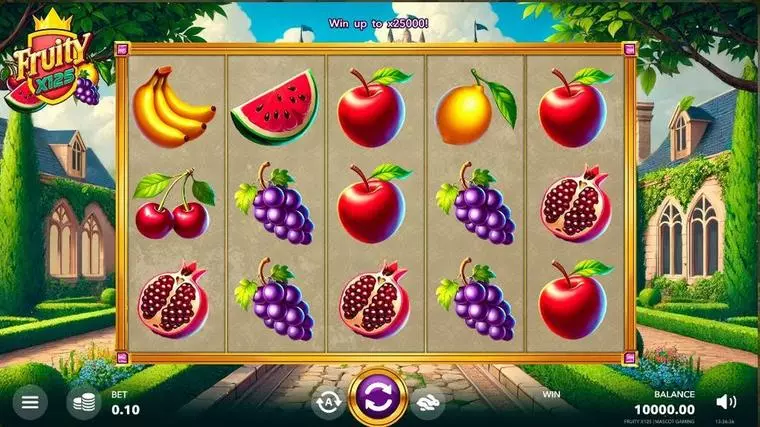Mute the sound with the speaker icon
This screenshot has width=760, height=427.
coord(727,402)
